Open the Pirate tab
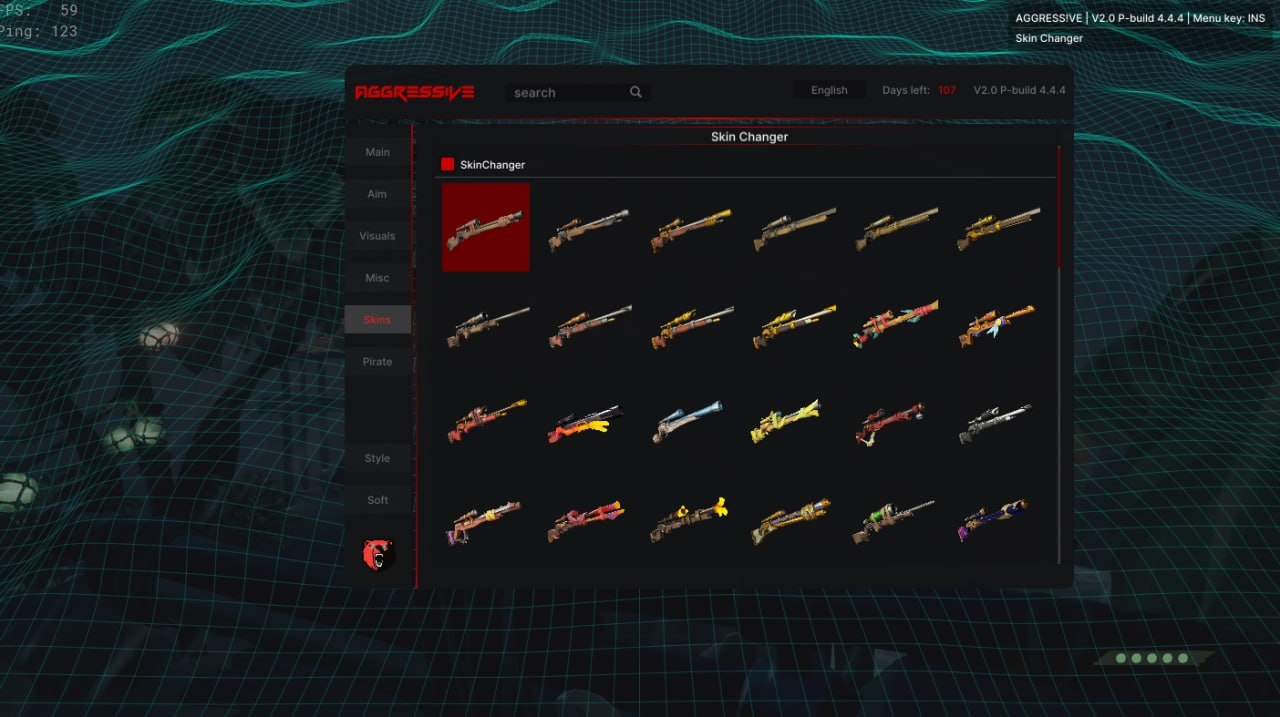 pyautogui.click(x=378, y=362)
